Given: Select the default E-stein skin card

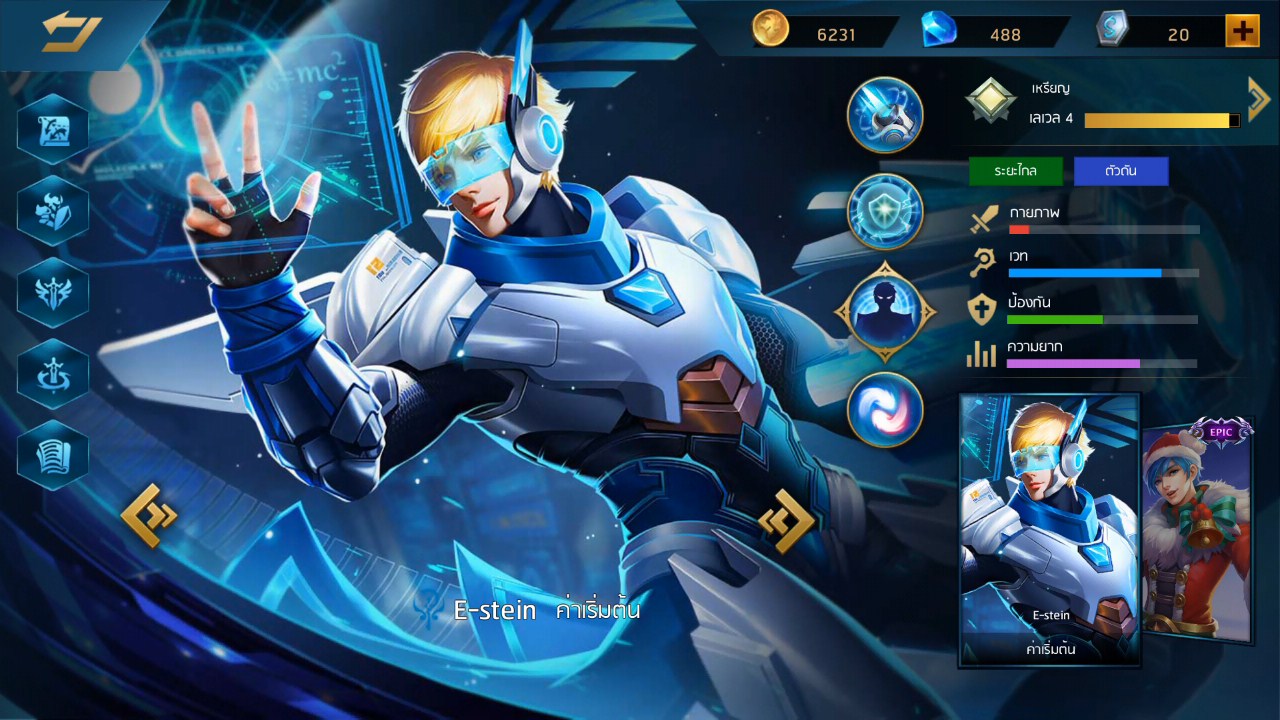Looking at the screenshot, I should coord(1049,528).
